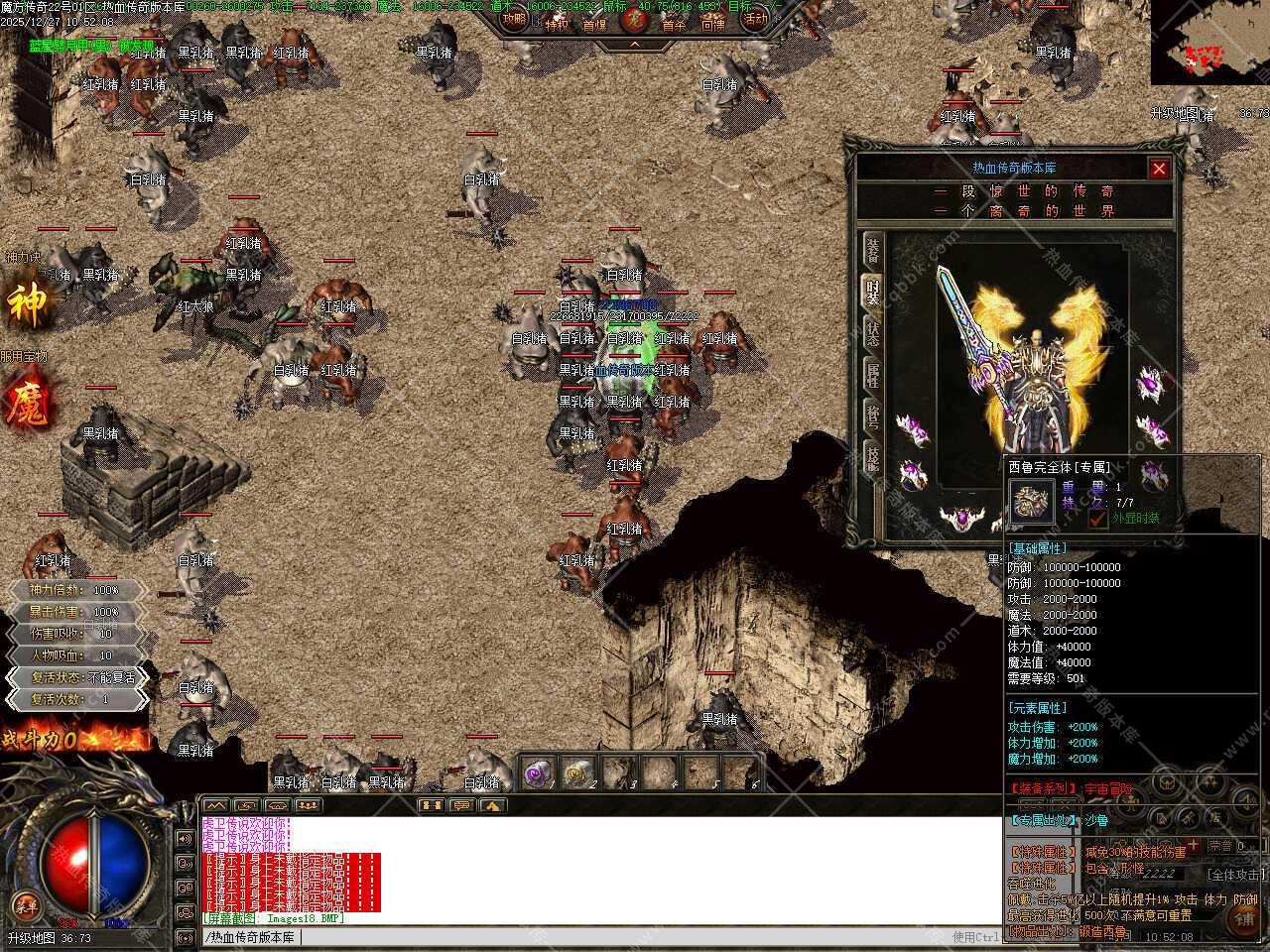Collapse the top menu bar arrow
The image size is (1270, 952).
[634, 46]
